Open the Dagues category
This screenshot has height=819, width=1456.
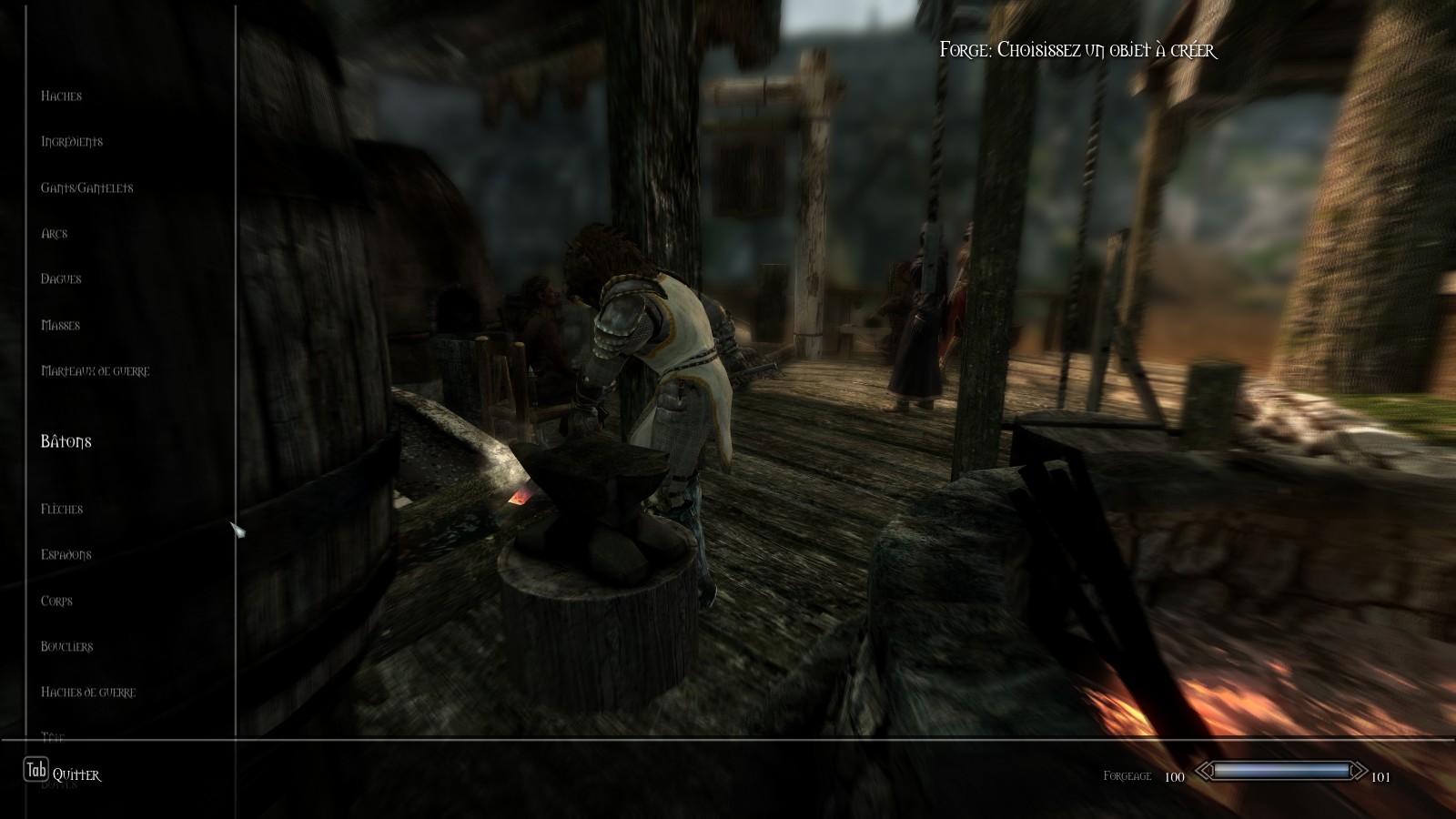[x=61, y=279]
